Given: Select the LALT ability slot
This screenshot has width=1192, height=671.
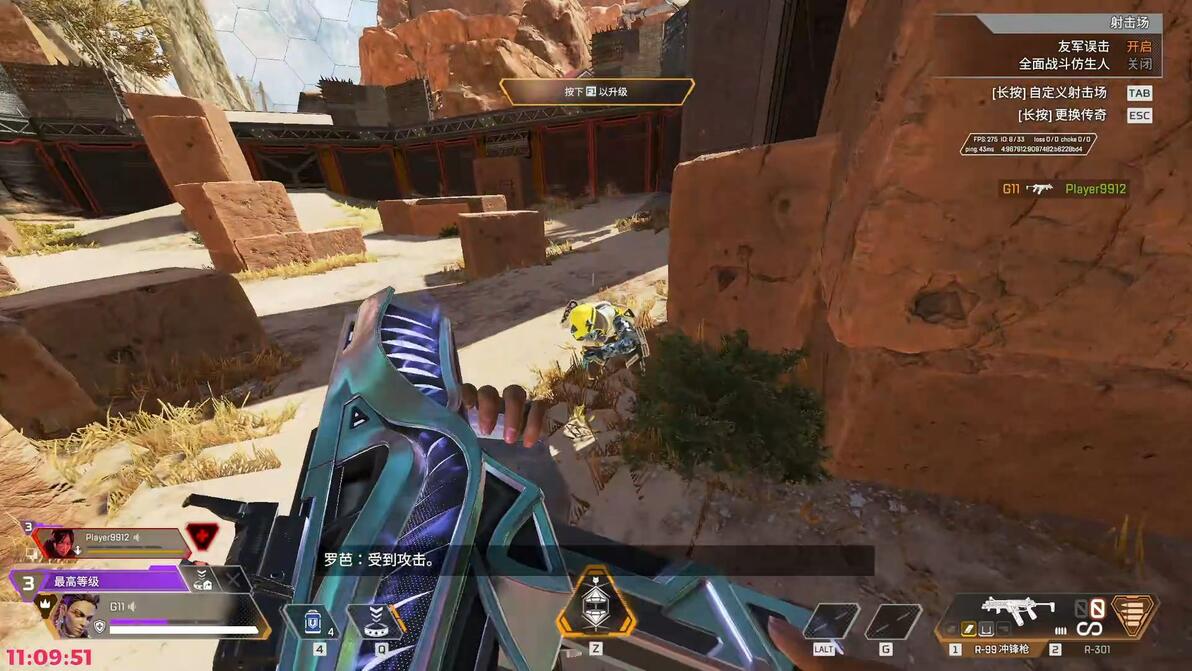Looking at the screenshot, I should pos(830,621).
